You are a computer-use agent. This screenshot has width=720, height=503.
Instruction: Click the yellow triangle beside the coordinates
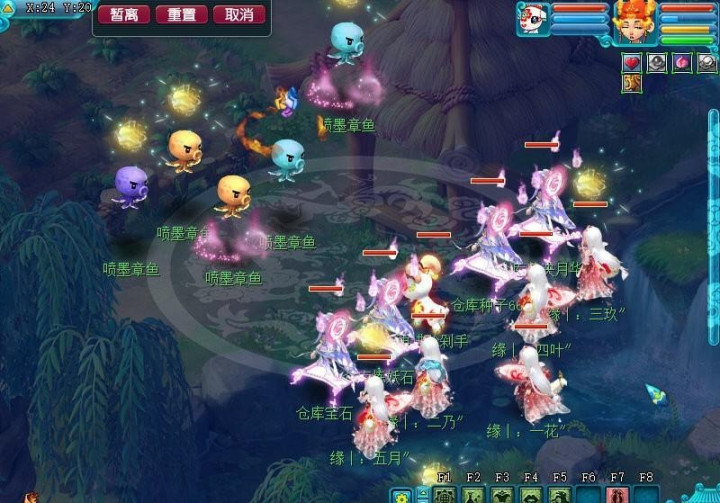pos(7,9)
